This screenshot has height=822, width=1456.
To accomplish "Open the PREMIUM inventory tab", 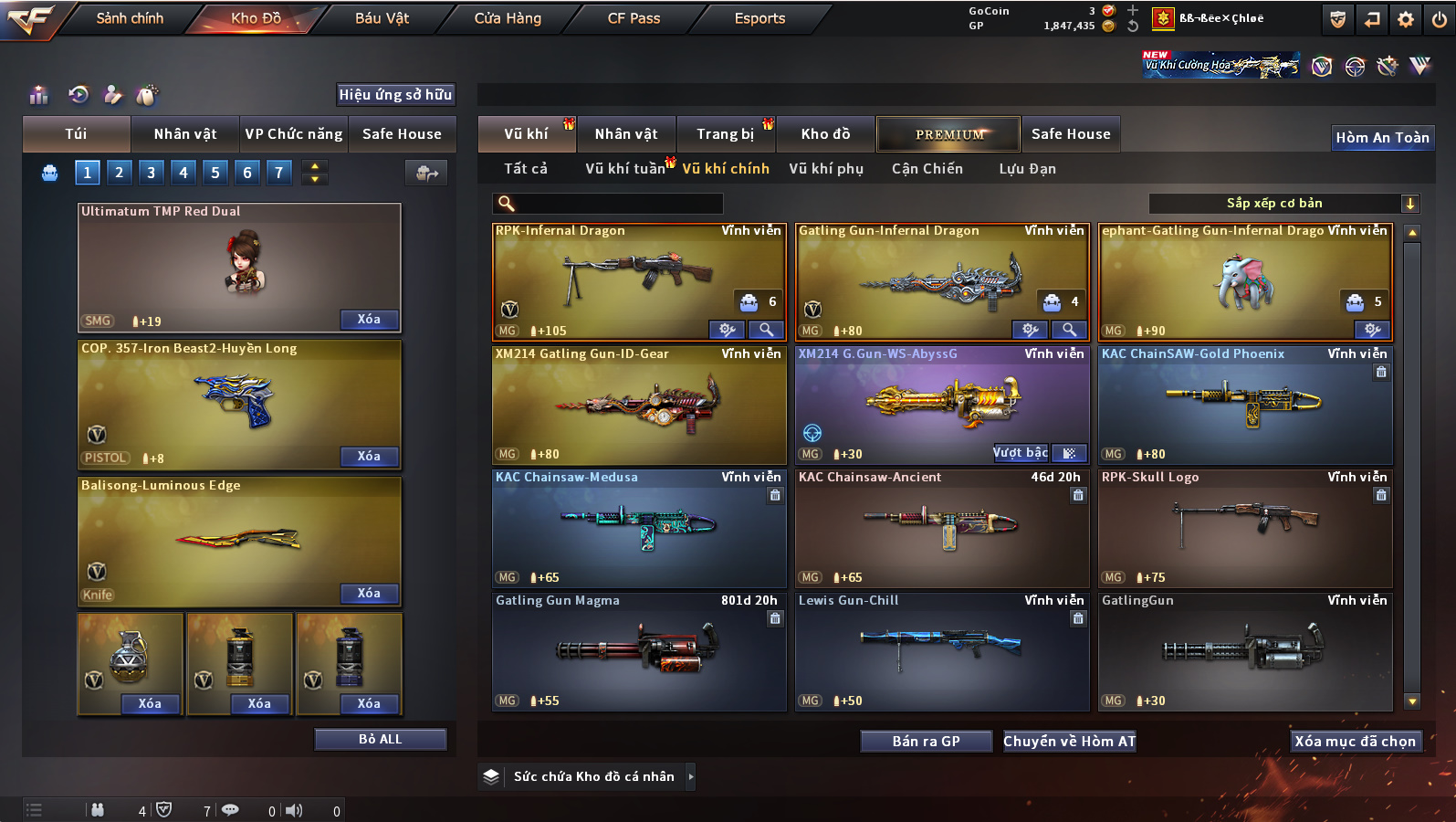I will [949, 134].
